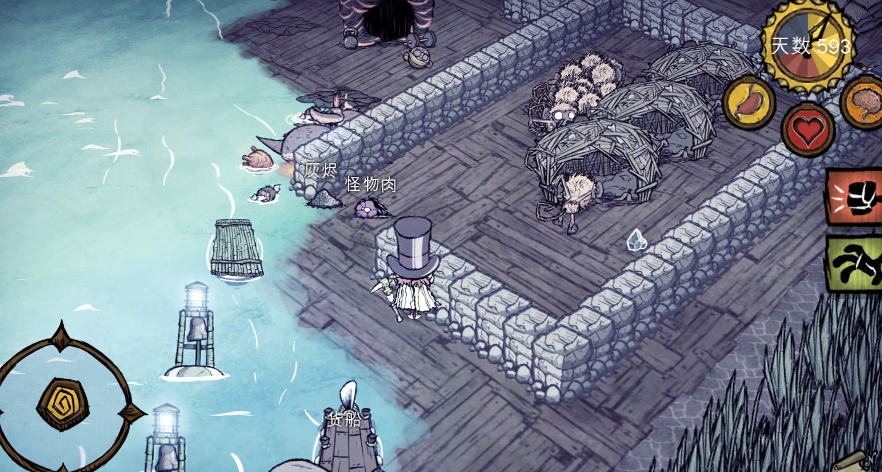Click the golden spiral joystick knob
The image size is (882, 472).
pyautogui.click(x=61, y=402)
